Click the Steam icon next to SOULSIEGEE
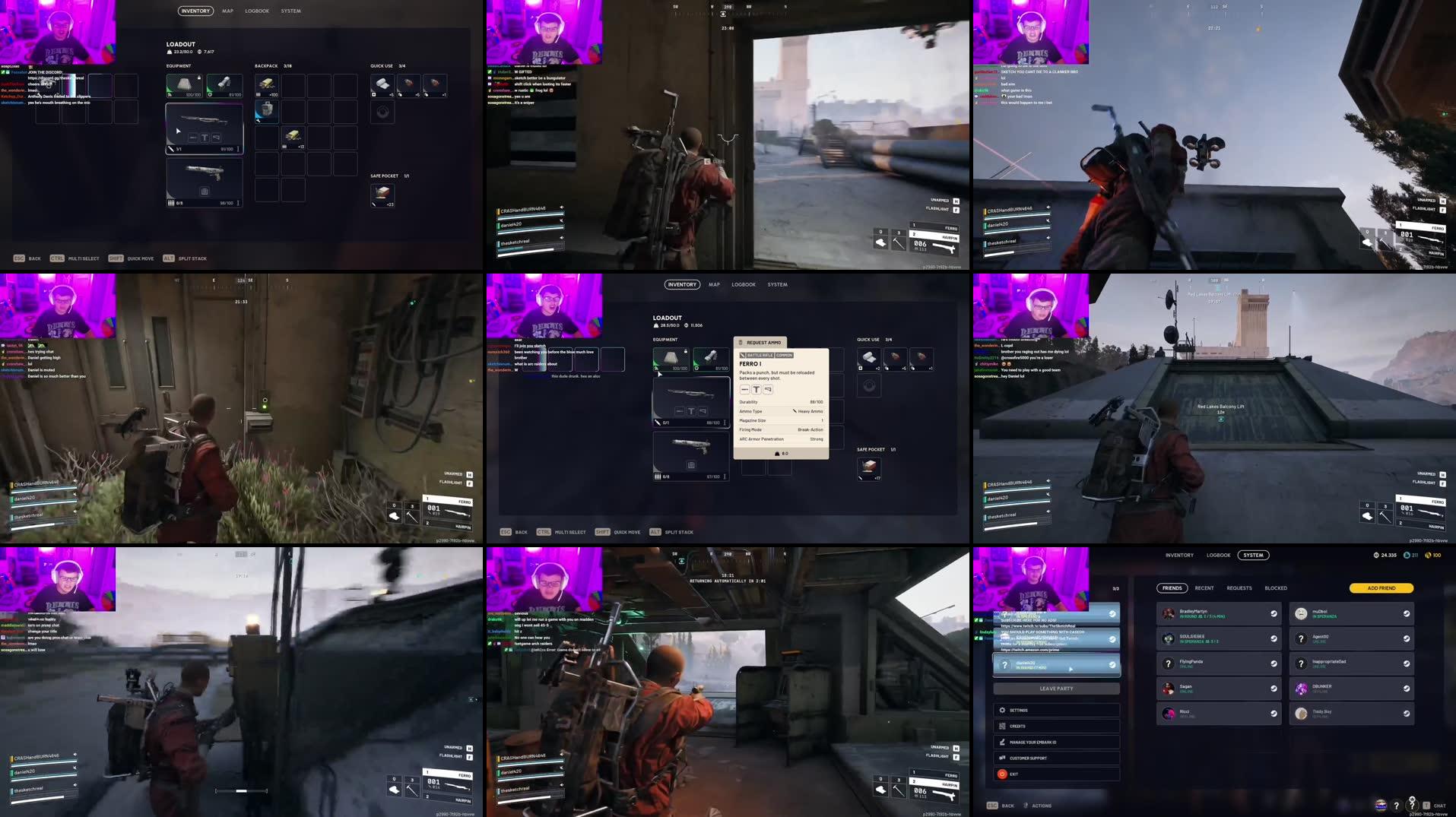The height and width of the screenshot is (817, 1456). 1274,638
